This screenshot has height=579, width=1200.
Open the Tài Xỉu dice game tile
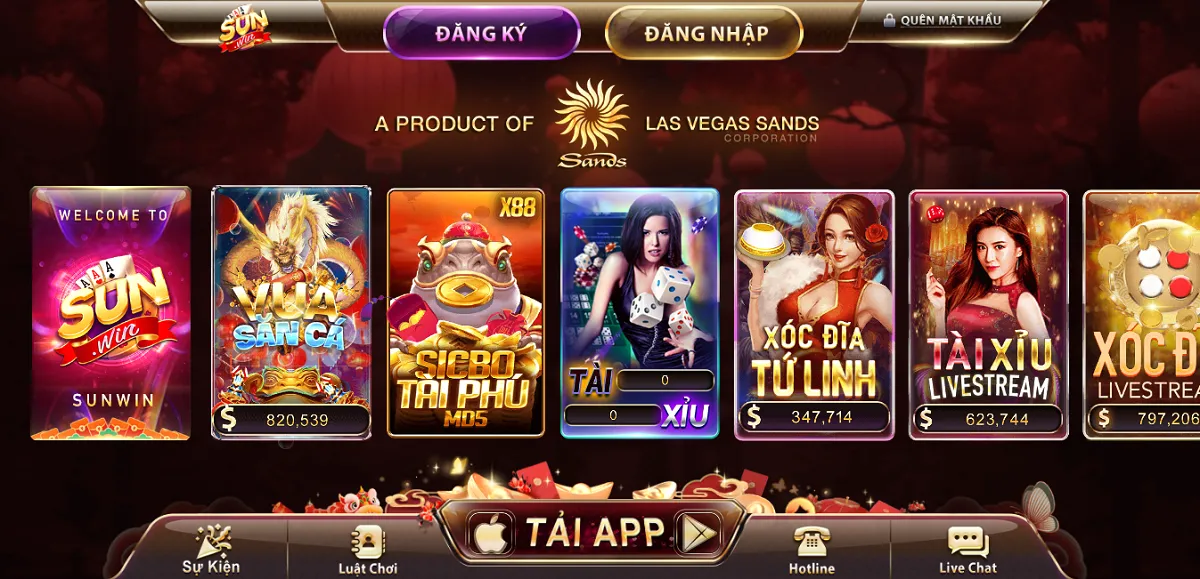pyautogui.click(x=639, y=312)
